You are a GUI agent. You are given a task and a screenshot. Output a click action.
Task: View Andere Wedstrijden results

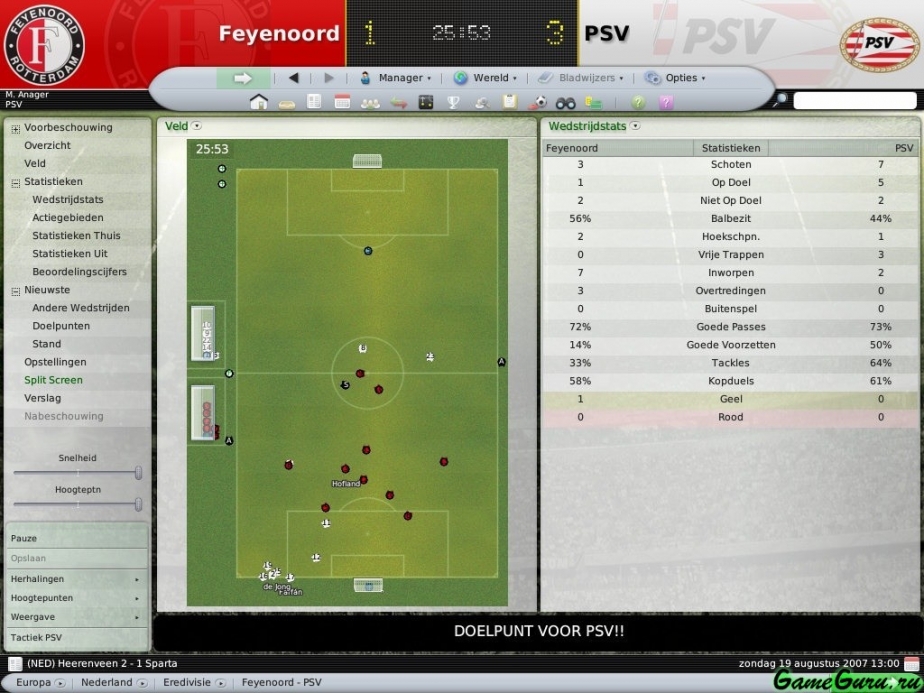[81, 308]
